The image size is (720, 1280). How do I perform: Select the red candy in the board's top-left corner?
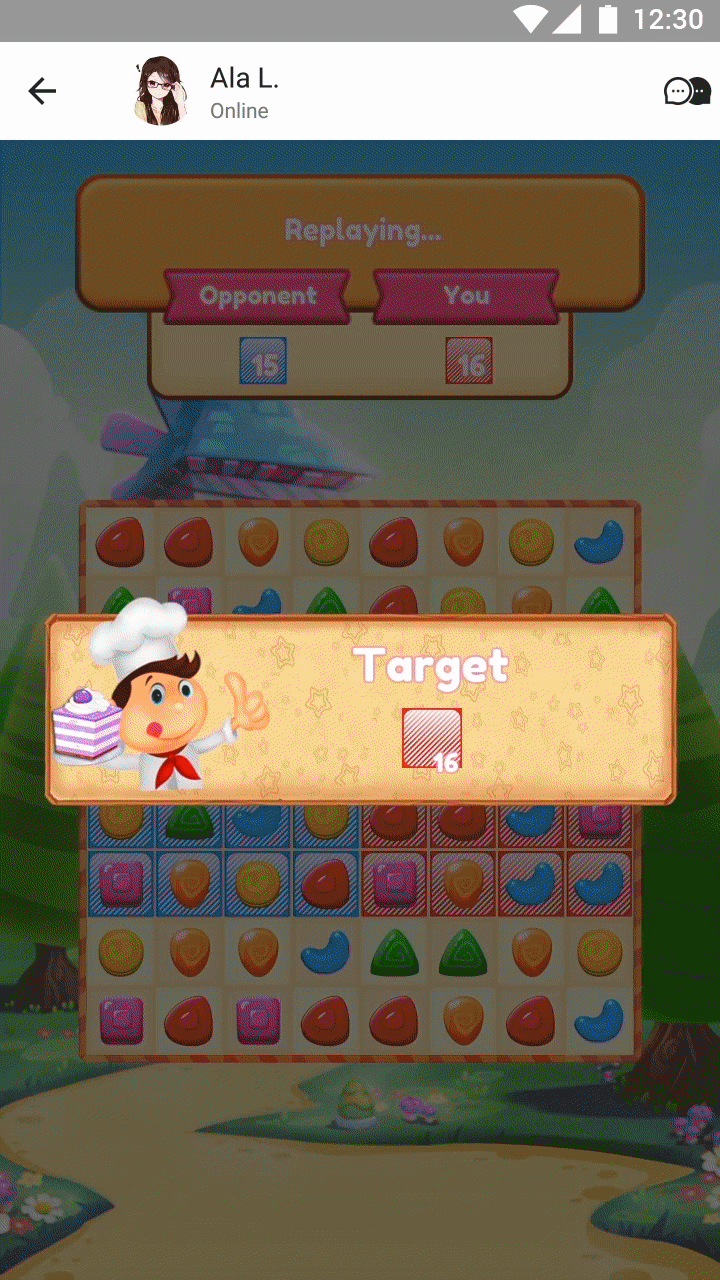click(x=120, y=541)
